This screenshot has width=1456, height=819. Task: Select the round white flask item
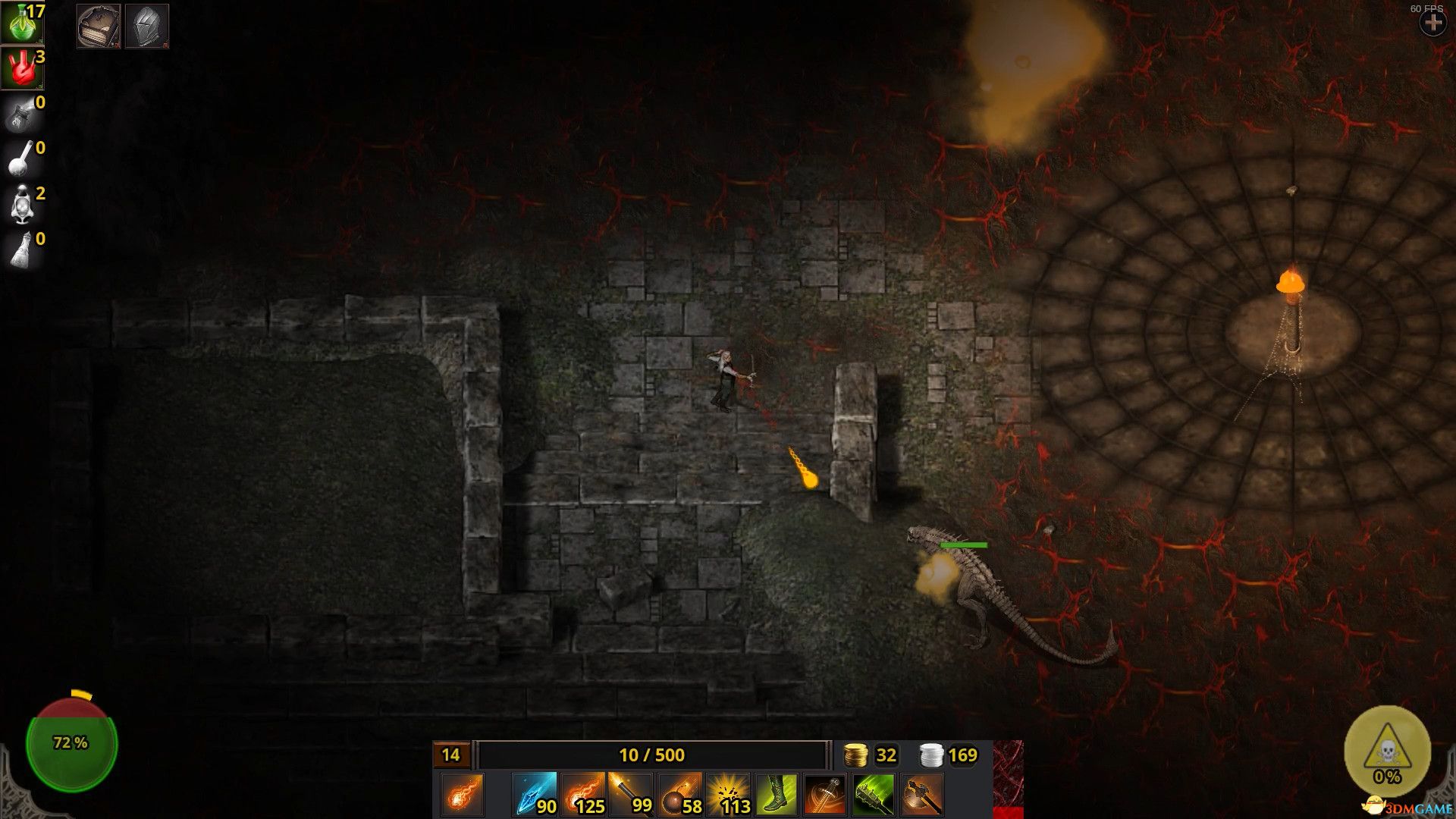pos(21,159)
